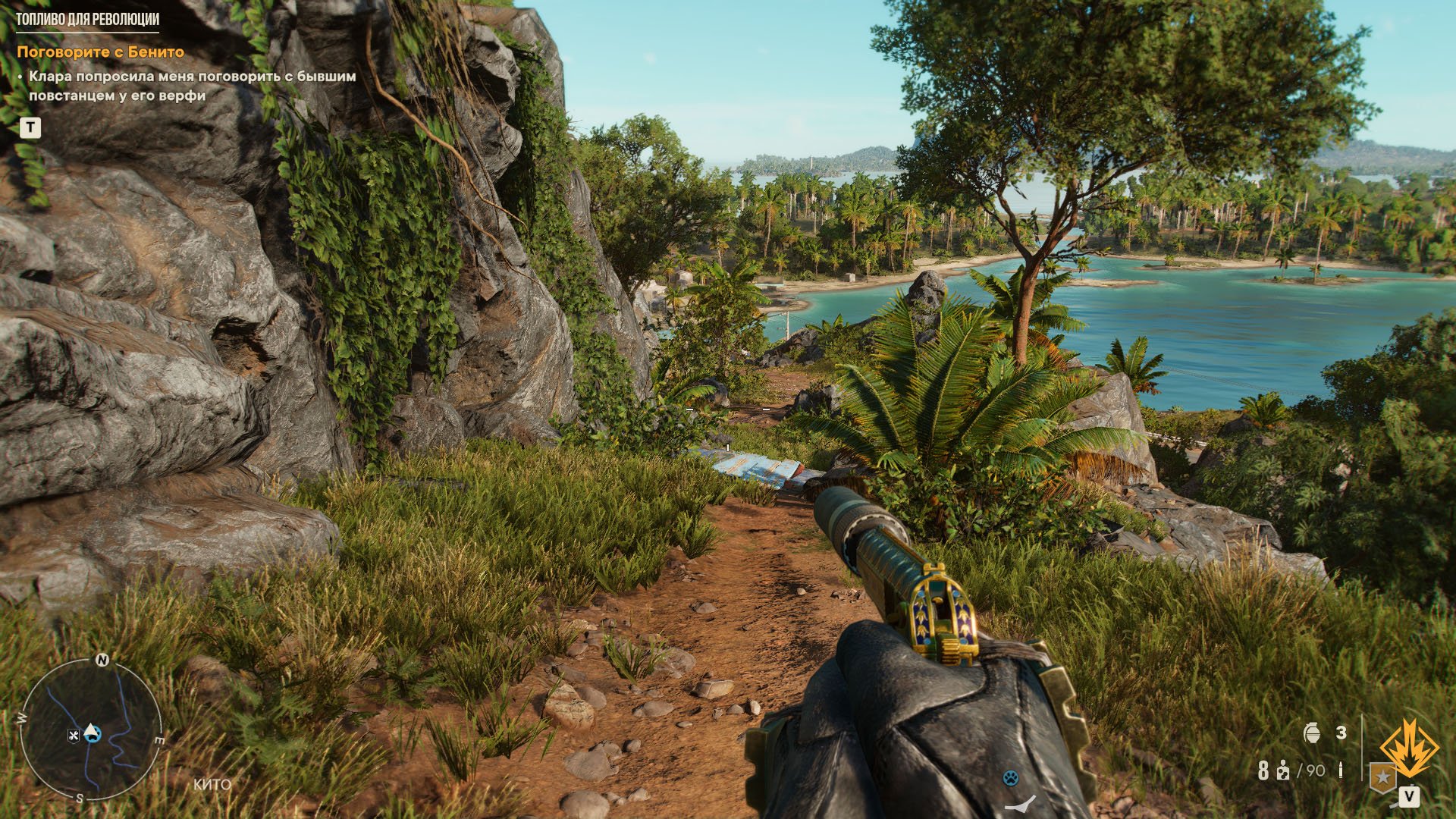The height and width of the screenshot is (819, 1456).
Task: Select the amigo paw icon
Action: 1010,777
